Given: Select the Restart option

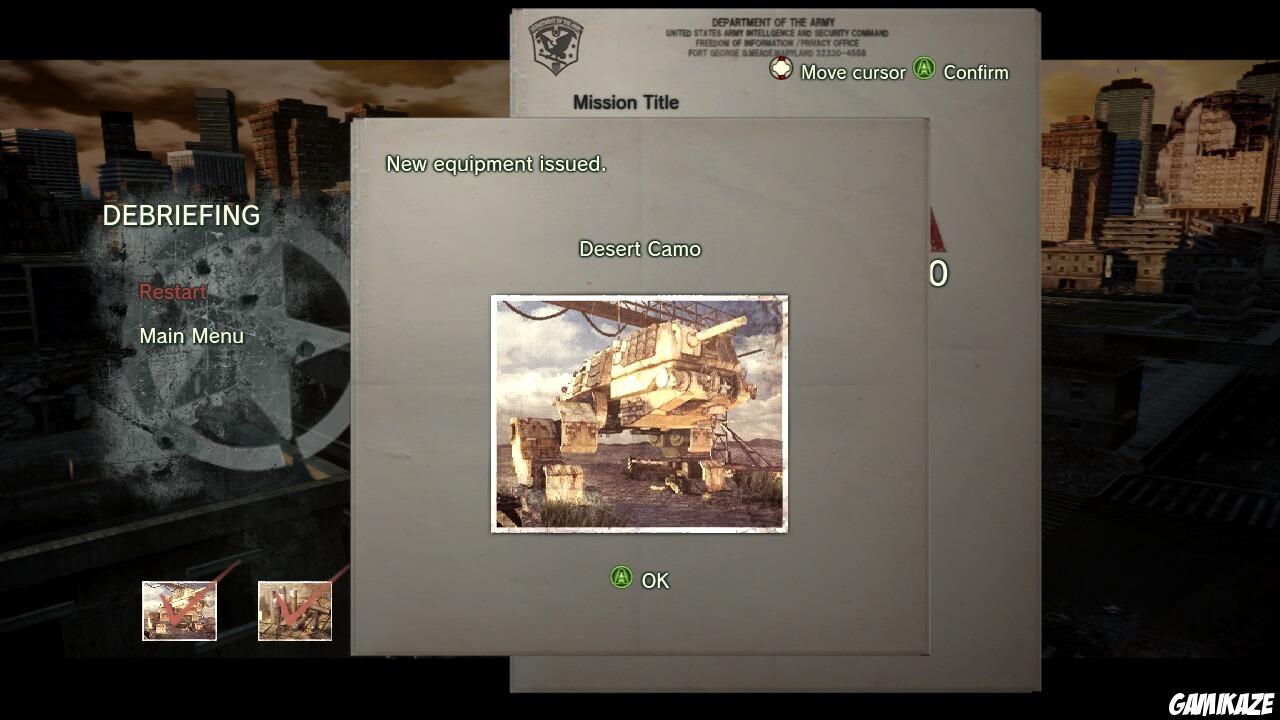Looking at the screenshot, I should pos(174,292).
